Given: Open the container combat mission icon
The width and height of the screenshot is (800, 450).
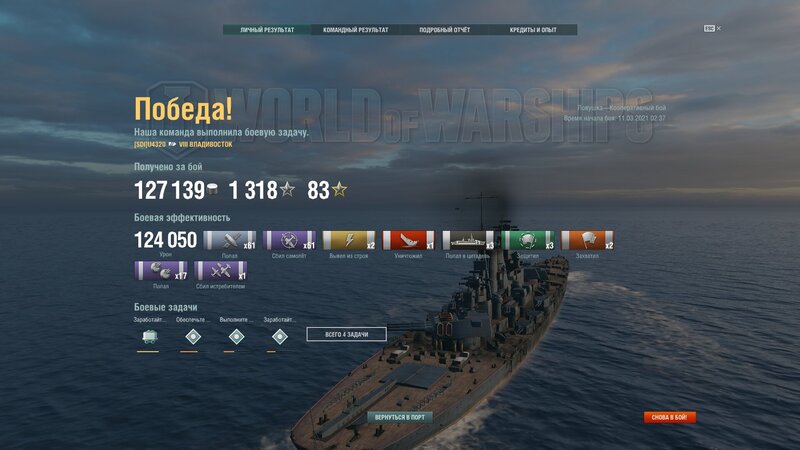Looking at the screenshot, I should pos(148,336).
